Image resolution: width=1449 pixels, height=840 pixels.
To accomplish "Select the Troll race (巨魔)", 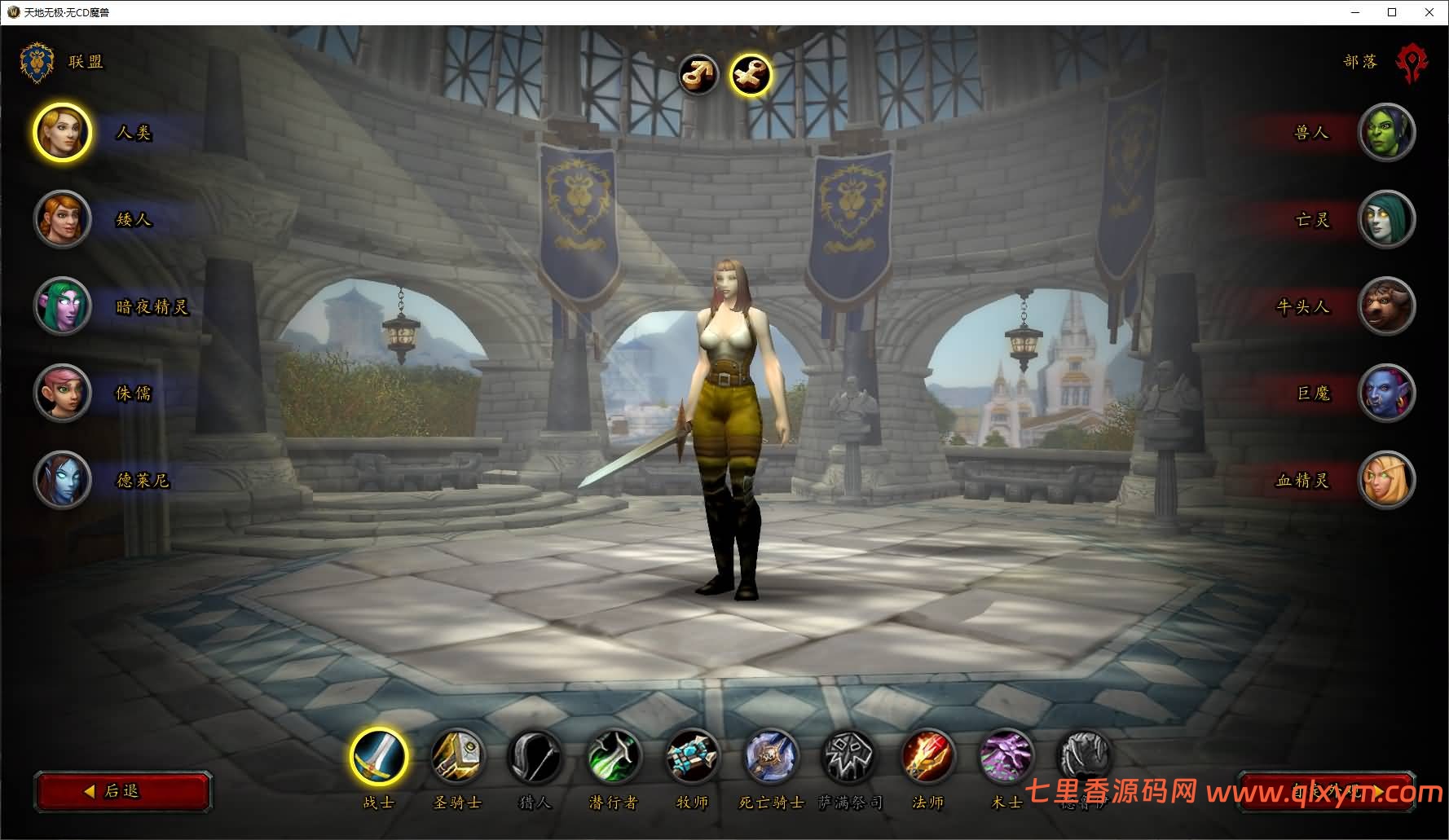I will point(1386,393).
